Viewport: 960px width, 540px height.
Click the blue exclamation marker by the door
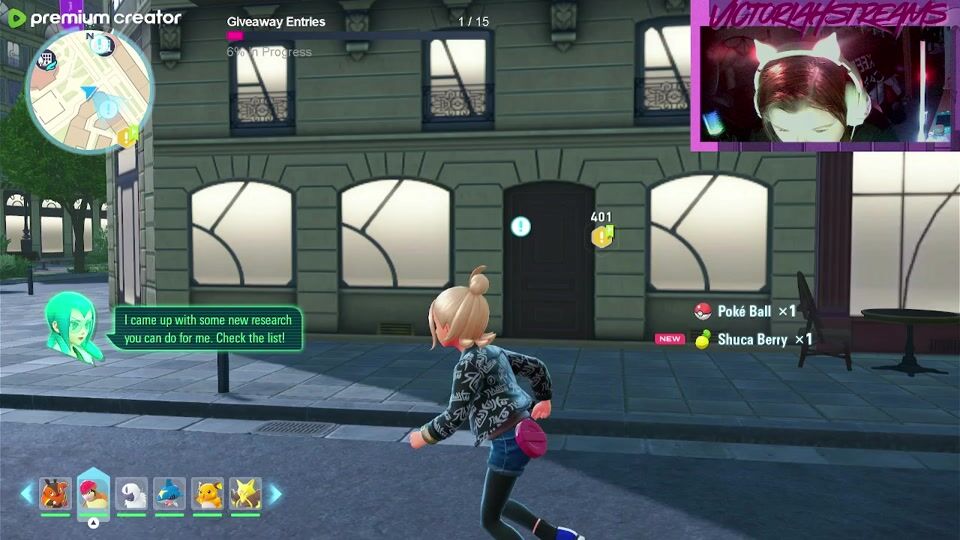[520, 226]
